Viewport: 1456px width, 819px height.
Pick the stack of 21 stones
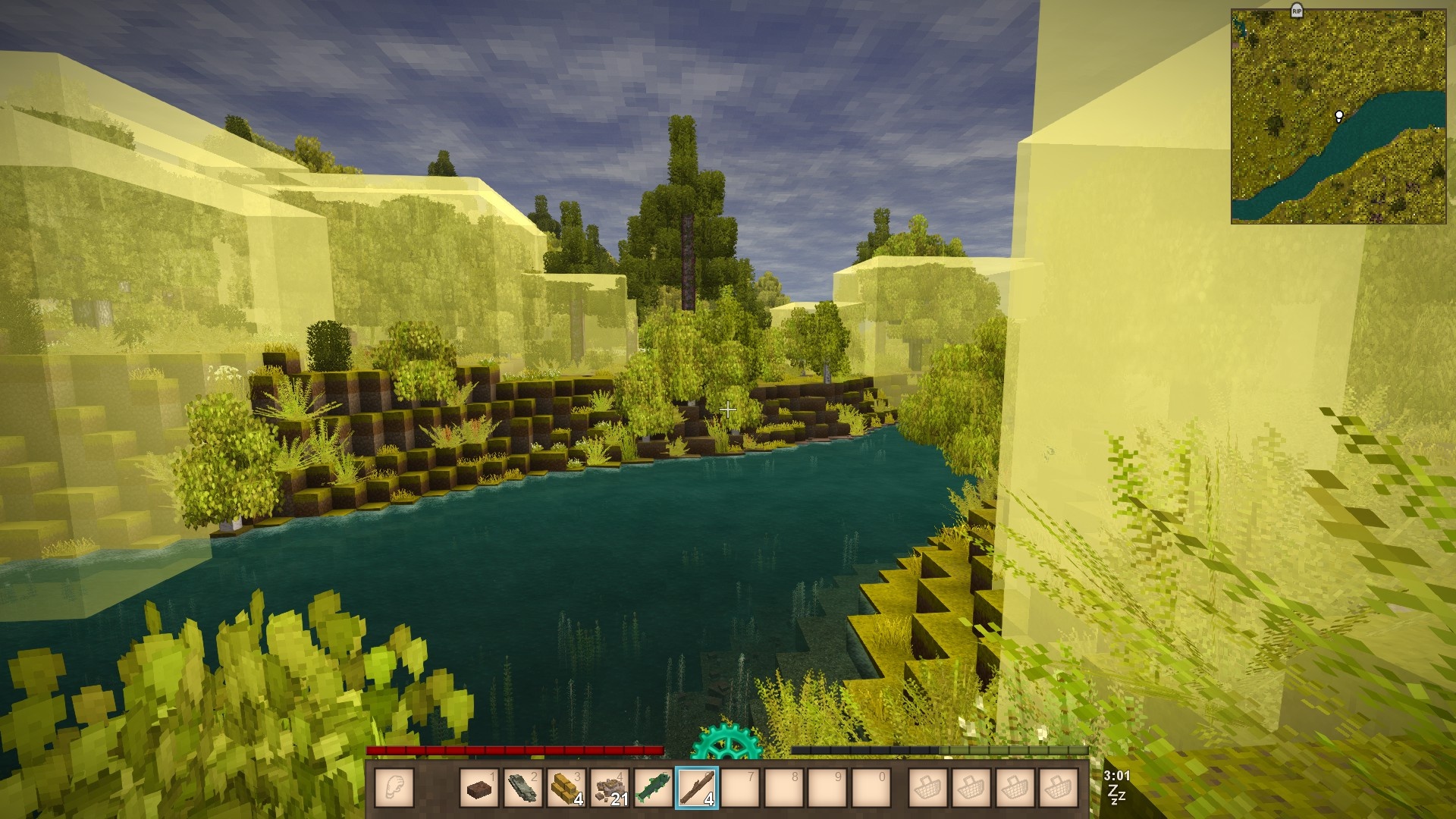[609, 787]
